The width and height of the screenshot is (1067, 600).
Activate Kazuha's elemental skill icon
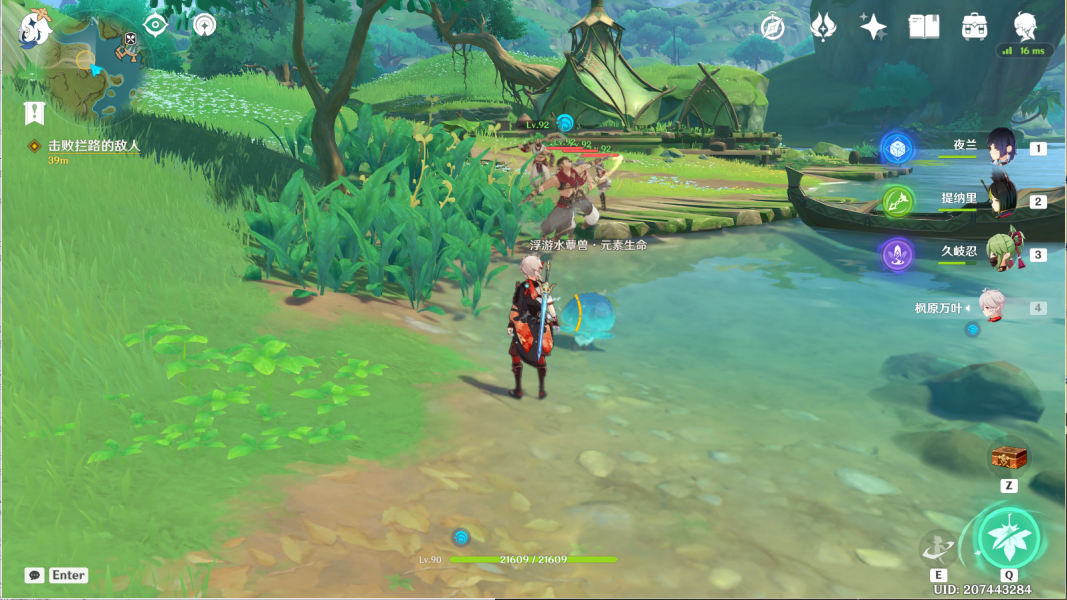938,547
